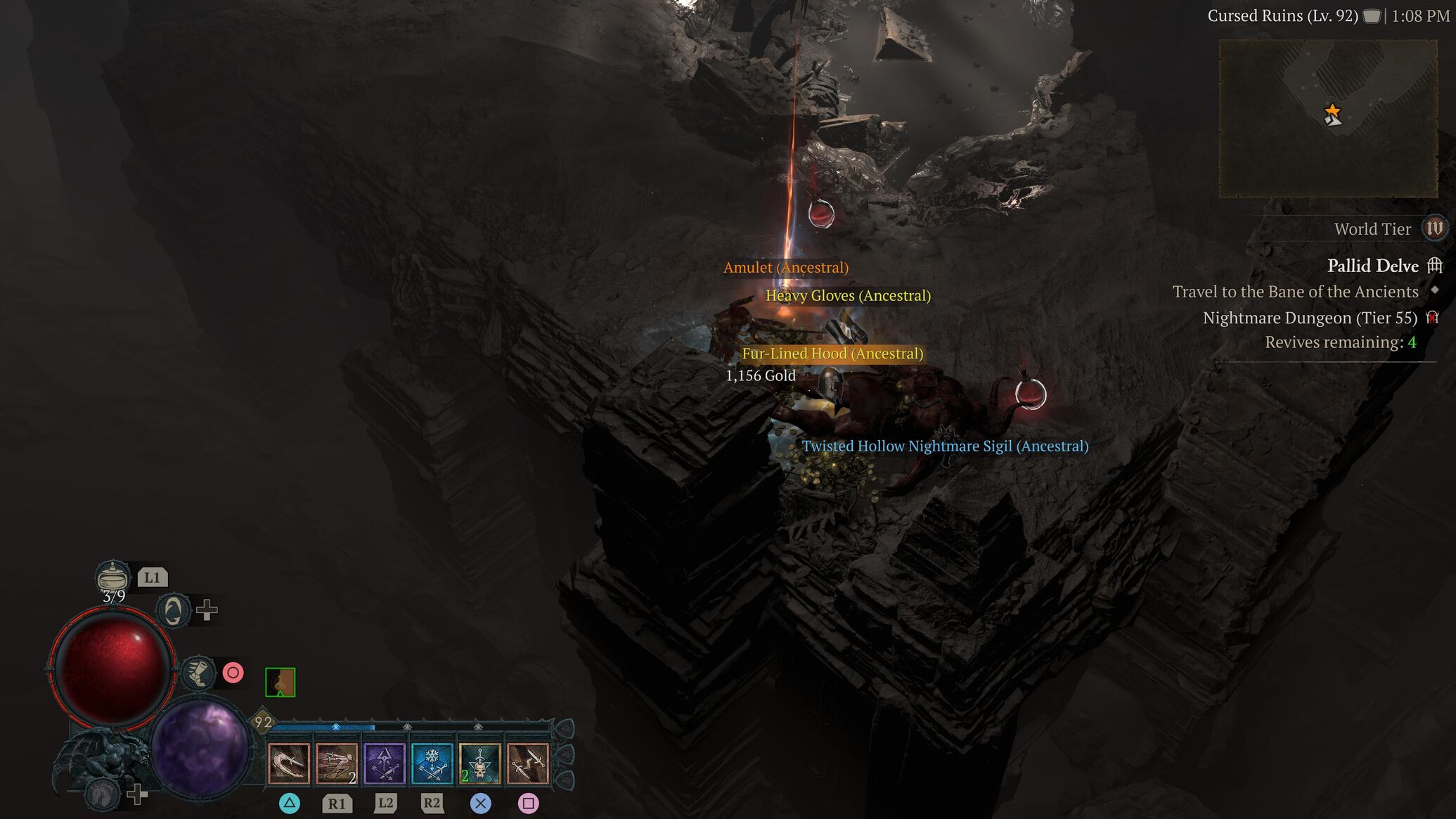Cast the blue snowflake cold imbuement skill
Screen dimensions: 1456x819
click(x=432, y=763)
